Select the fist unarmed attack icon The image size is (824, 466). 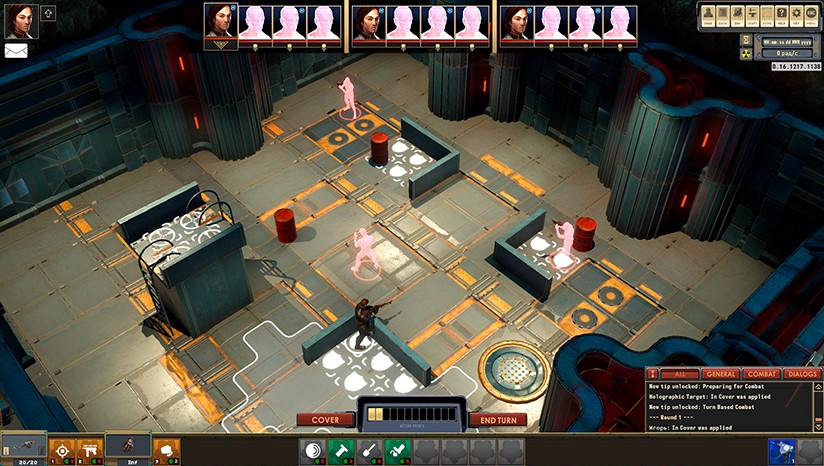pos(165,451)
